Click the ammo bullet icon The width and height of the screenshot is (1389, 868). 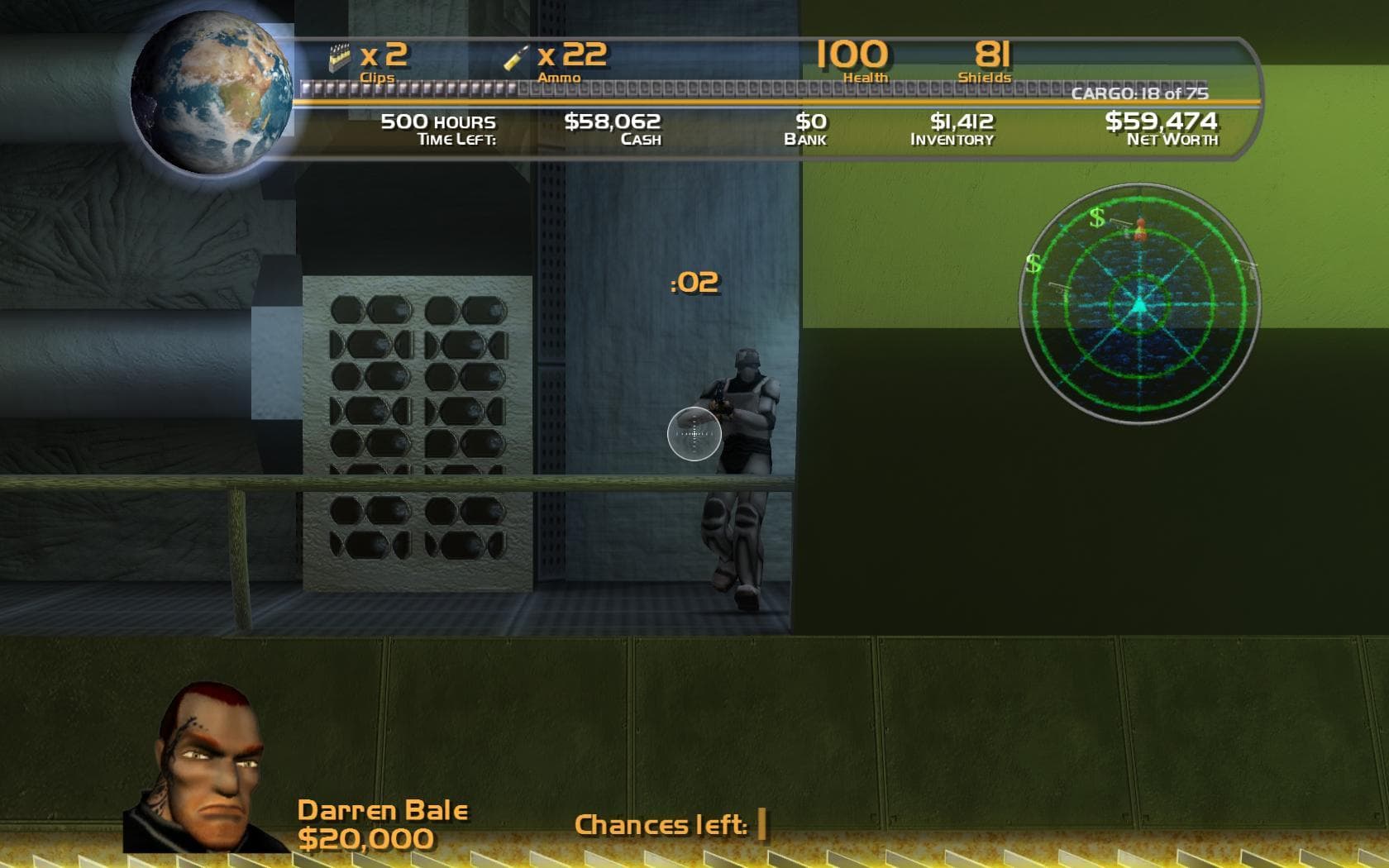click(513, 55)
